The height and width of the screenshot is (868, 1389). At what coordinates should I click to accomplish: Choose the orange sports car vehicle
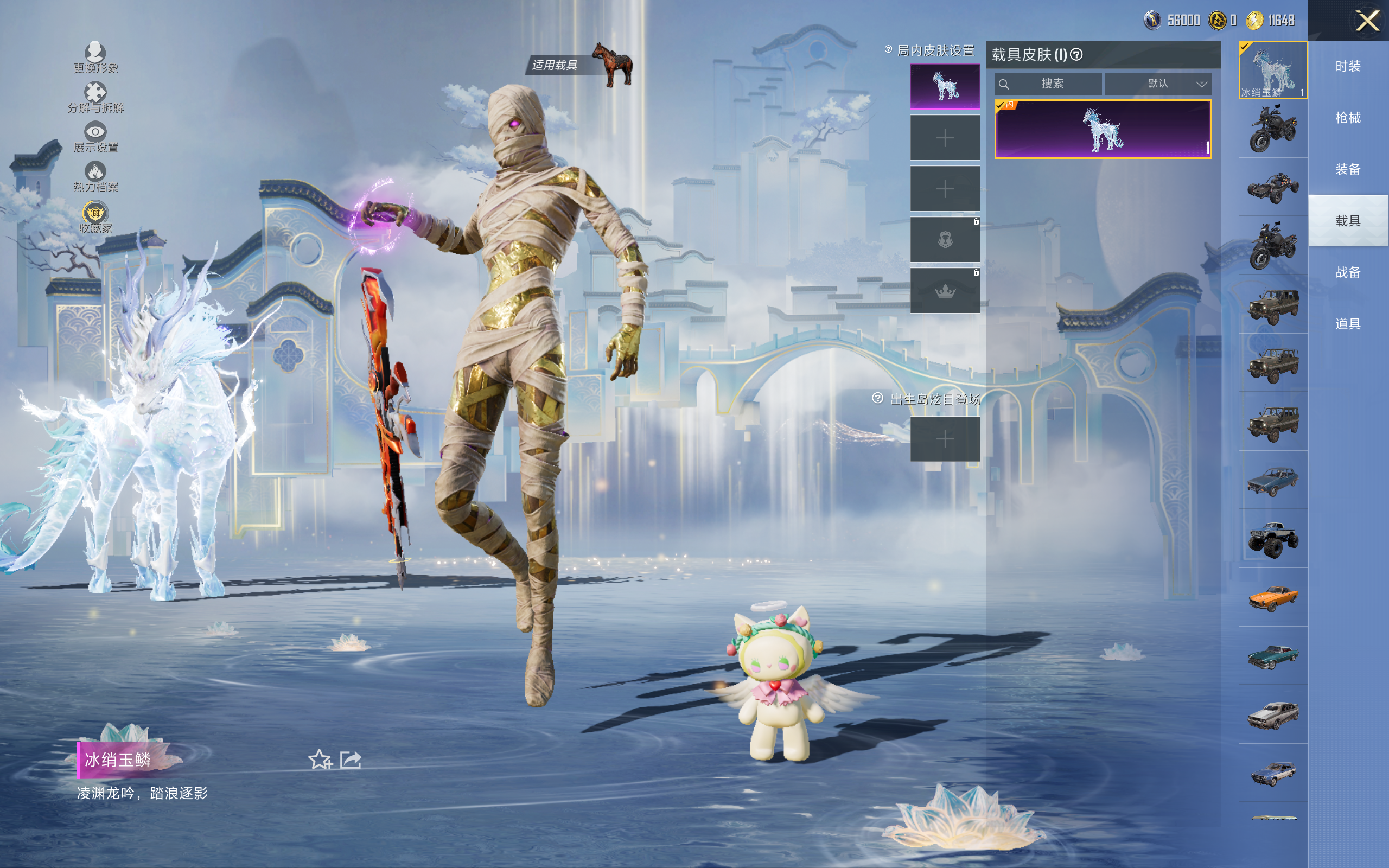[x=1272, y=598]
